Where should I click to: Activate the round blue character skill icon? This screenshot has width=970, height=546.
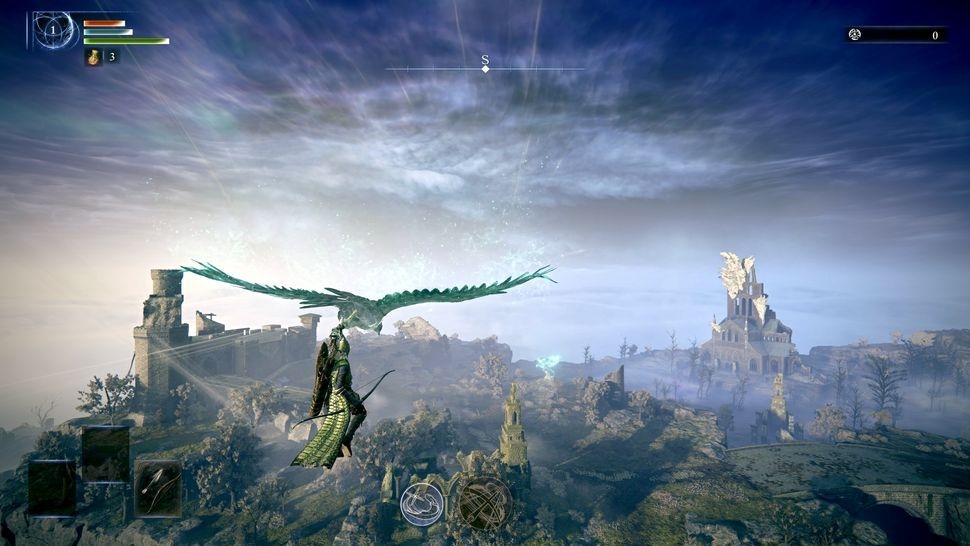coord(422,503)
